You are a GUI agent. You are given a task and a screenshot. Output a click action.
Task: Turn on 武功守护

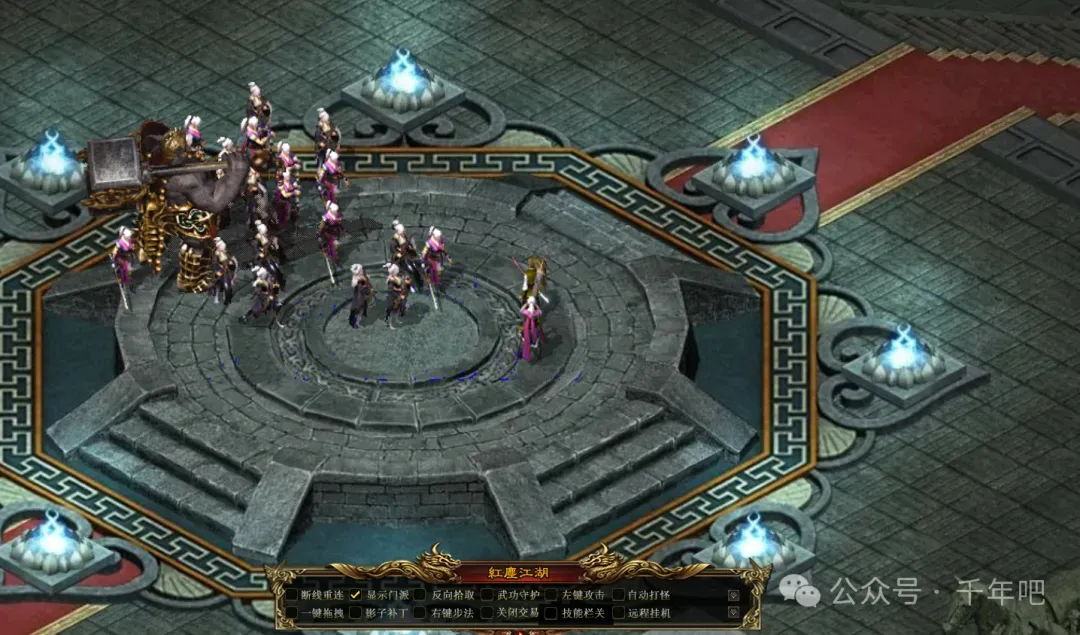tap(487, 595)
